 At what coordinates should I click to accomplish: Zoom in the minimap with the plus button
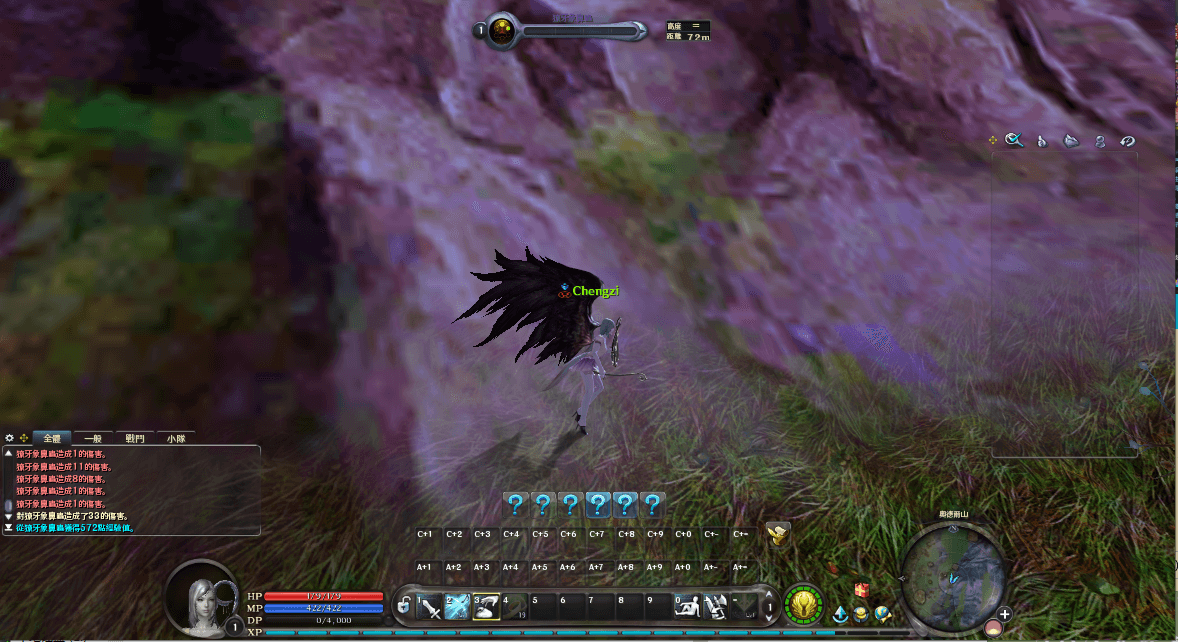pyautogui.click(x=1004, y=614)
